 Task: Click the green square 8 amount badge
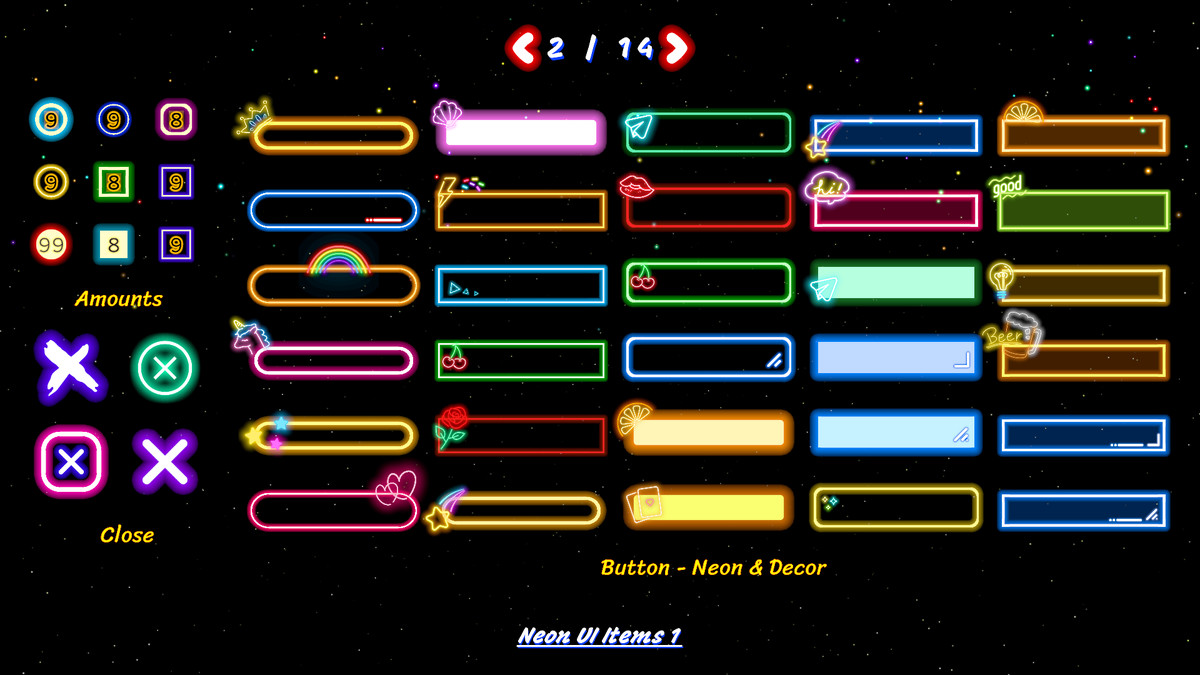coord(114,182)
